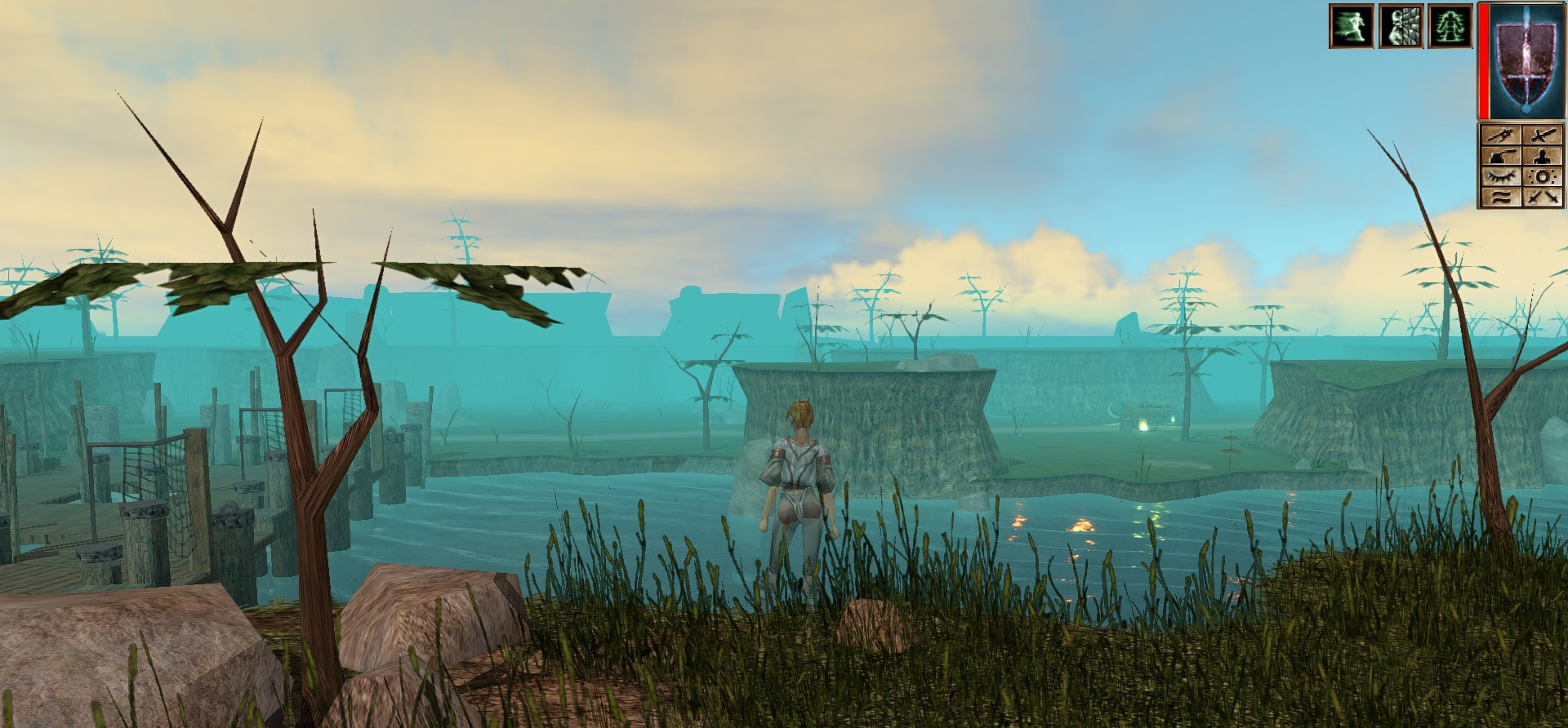1568x728 pixels.
Task: Click the glowing green humanoid effect icon
Action: [x=1450, y=26]
